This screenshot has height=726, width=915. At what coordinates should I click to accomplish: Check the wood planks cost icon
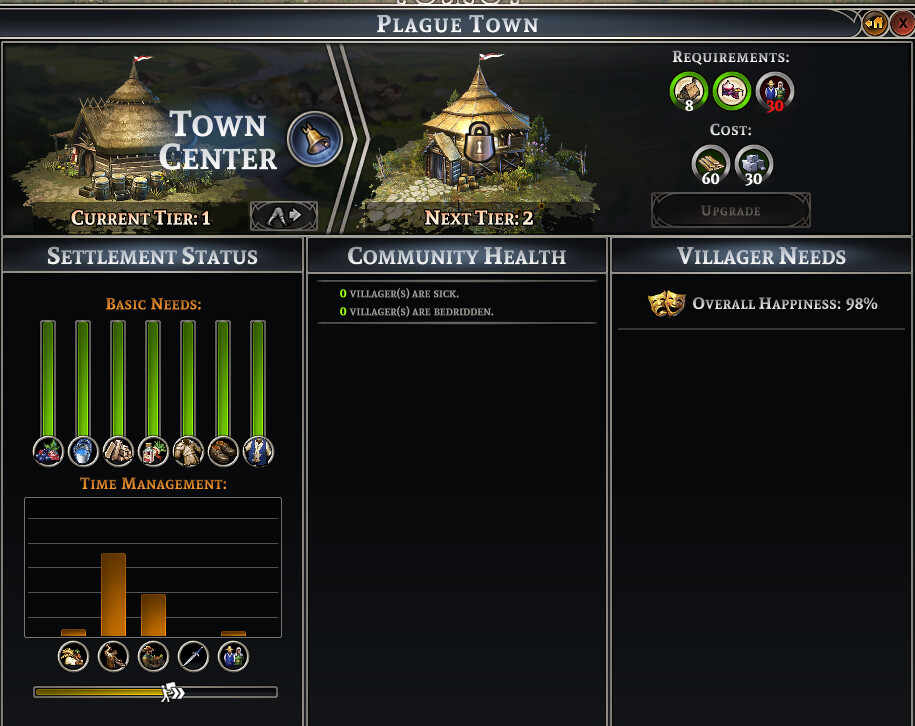pos(711,165)
